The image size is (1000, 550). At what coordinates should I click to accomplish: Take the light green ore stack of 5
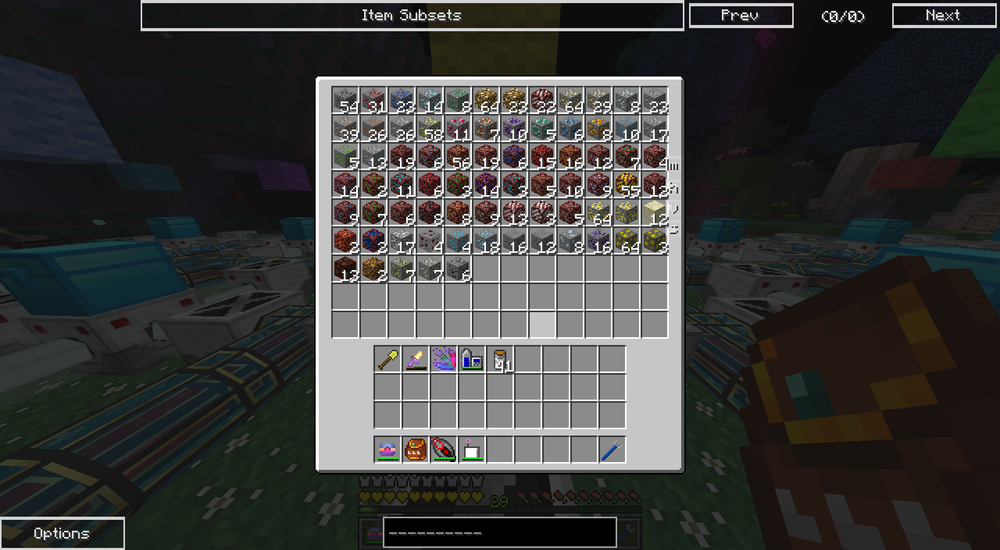pyautogui.click(x=346, y=156)
